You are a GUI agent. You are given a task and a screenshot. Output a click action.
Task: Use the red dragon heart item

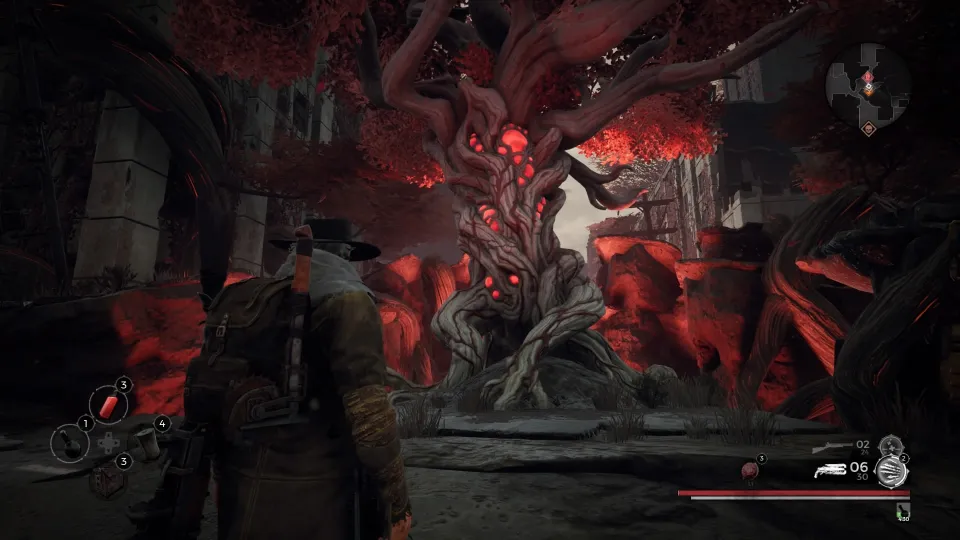click(x=748, y=470)
